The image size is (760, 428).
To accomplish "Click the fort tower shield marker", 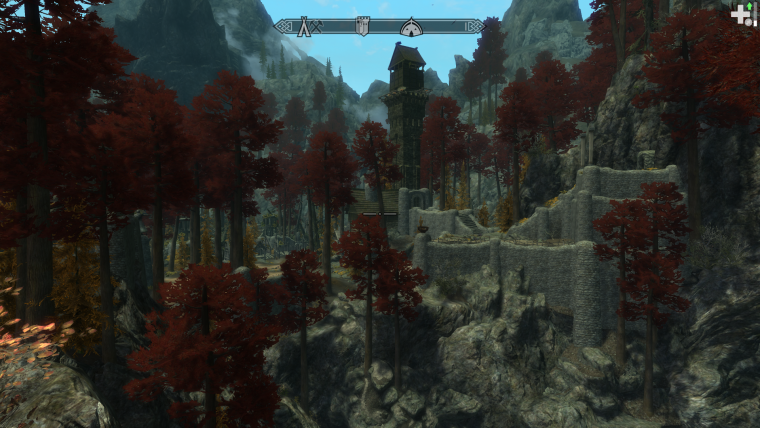I will 362,27.
